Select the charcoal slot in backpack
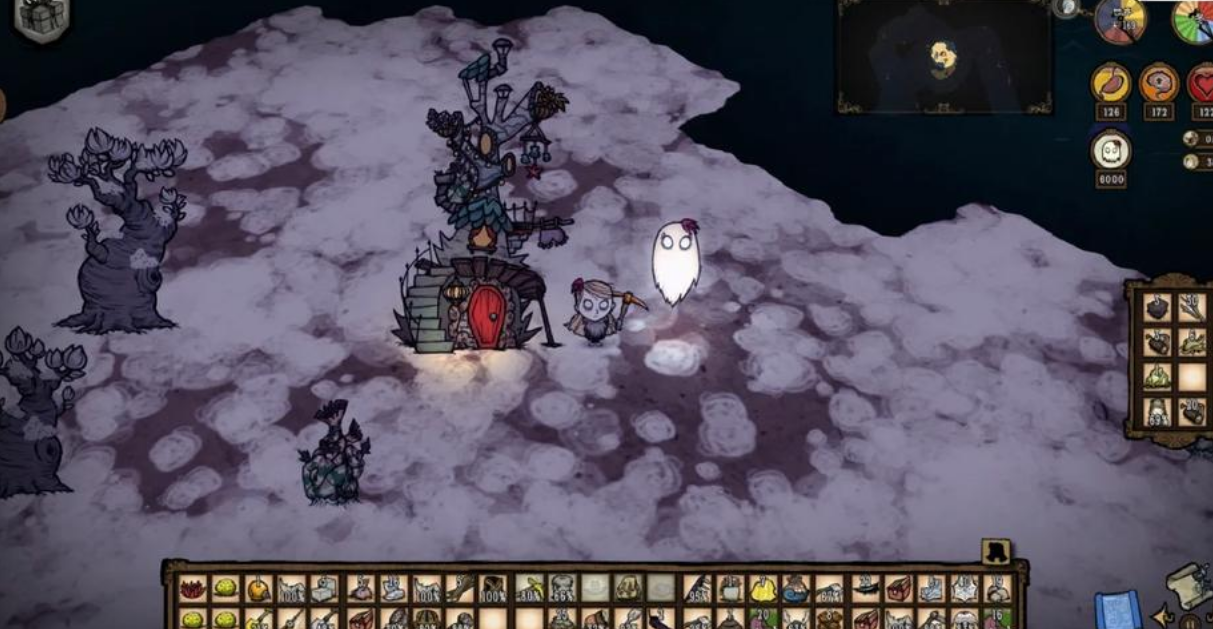 tap(1157, 307)
